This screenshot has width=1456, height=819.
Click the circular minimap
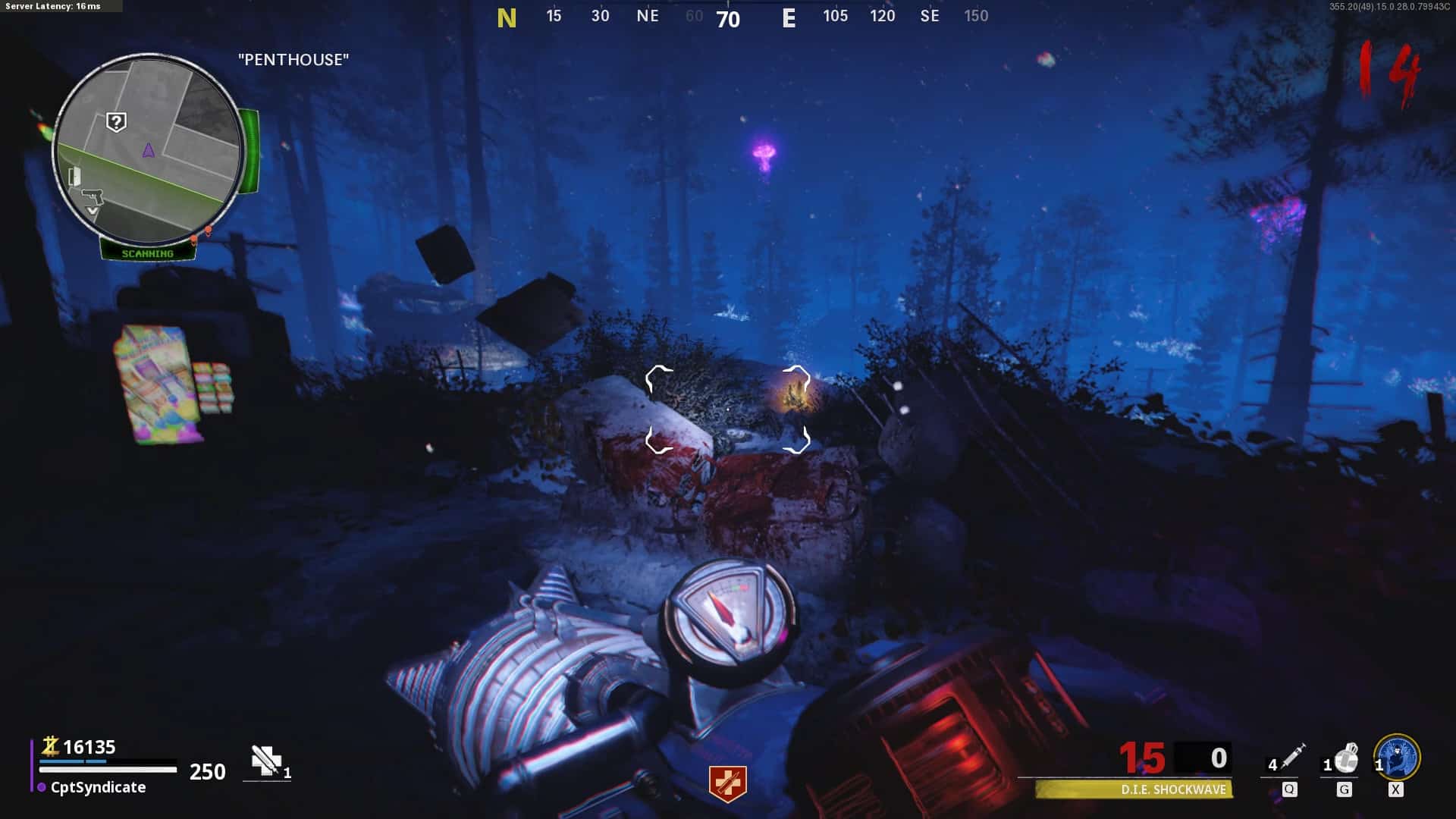click(x=149, y=149)
